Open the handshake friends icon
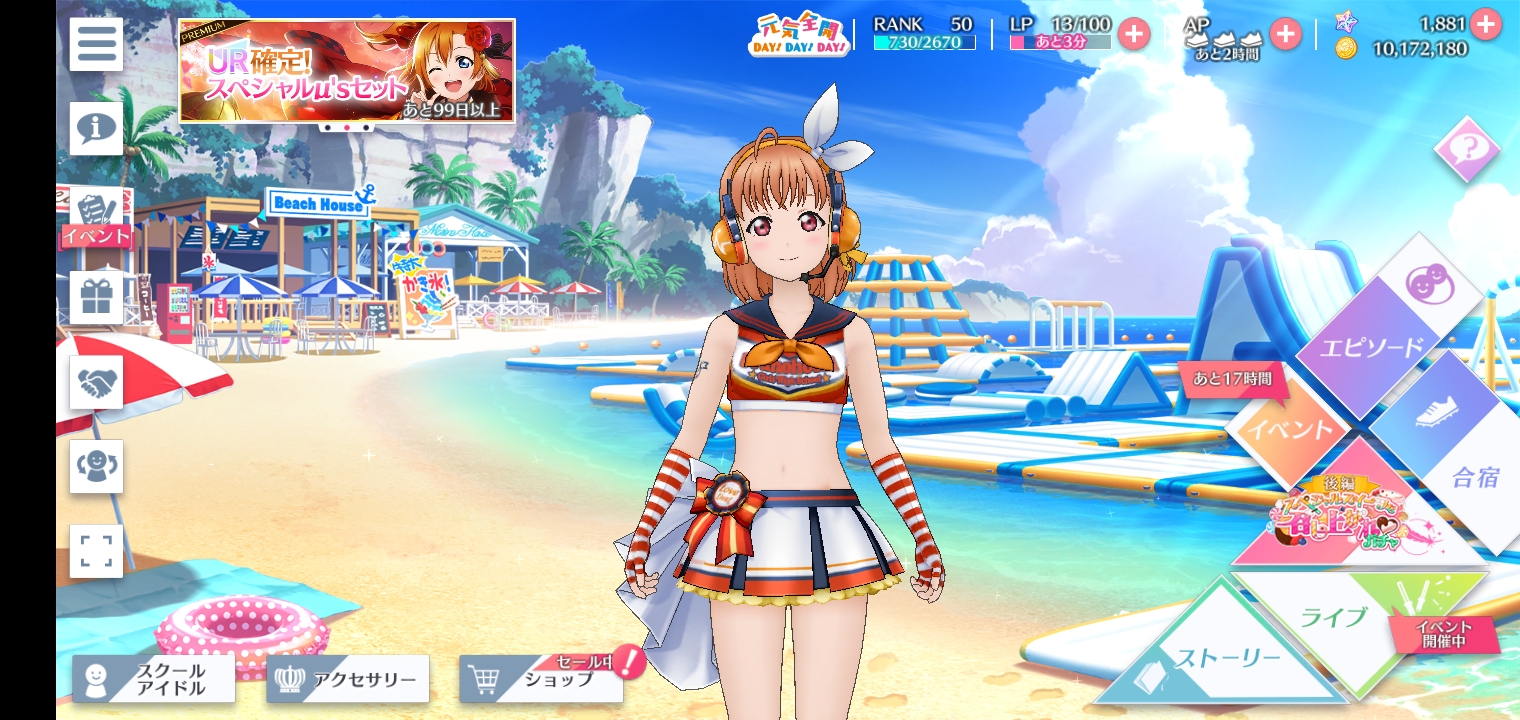 96,382
